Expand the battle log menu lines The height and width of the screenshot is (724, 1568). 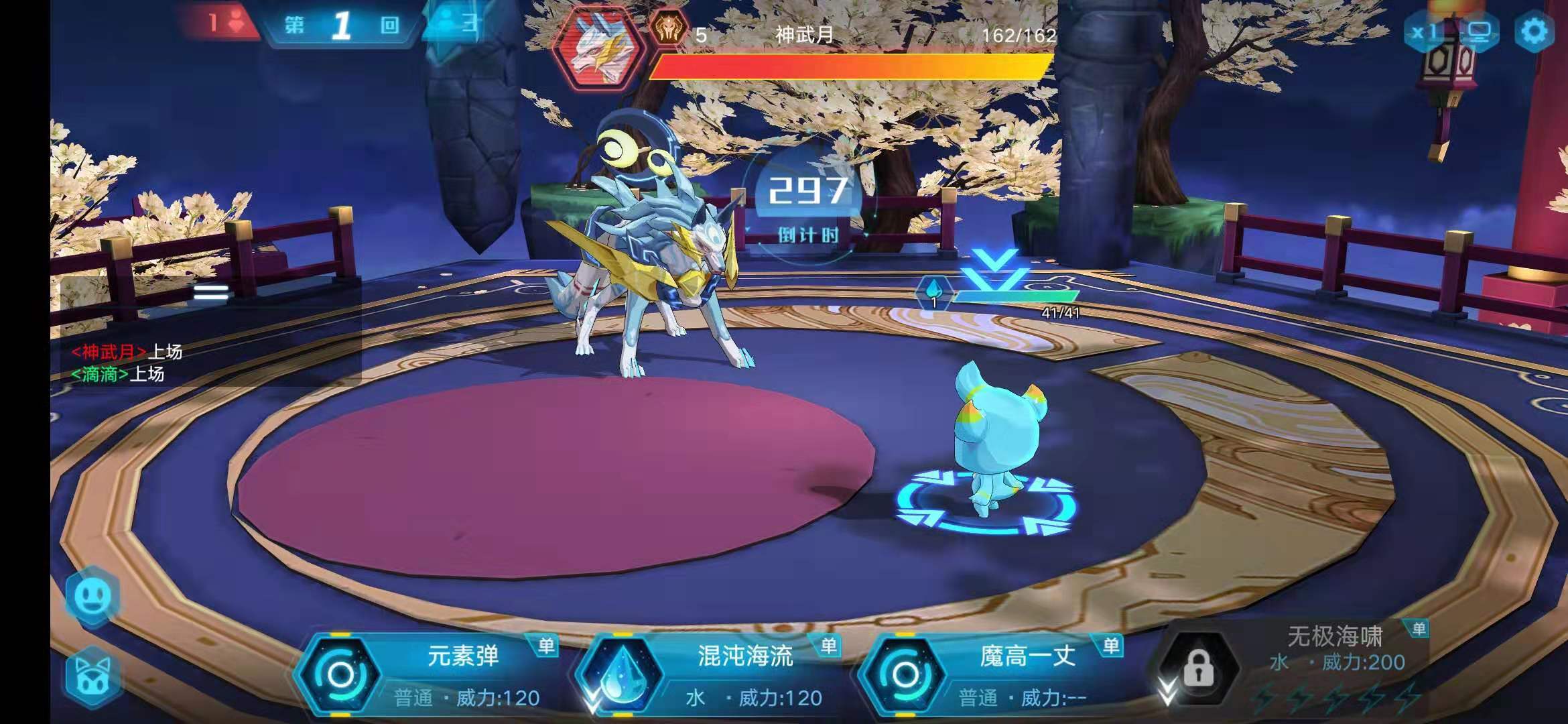211,292
